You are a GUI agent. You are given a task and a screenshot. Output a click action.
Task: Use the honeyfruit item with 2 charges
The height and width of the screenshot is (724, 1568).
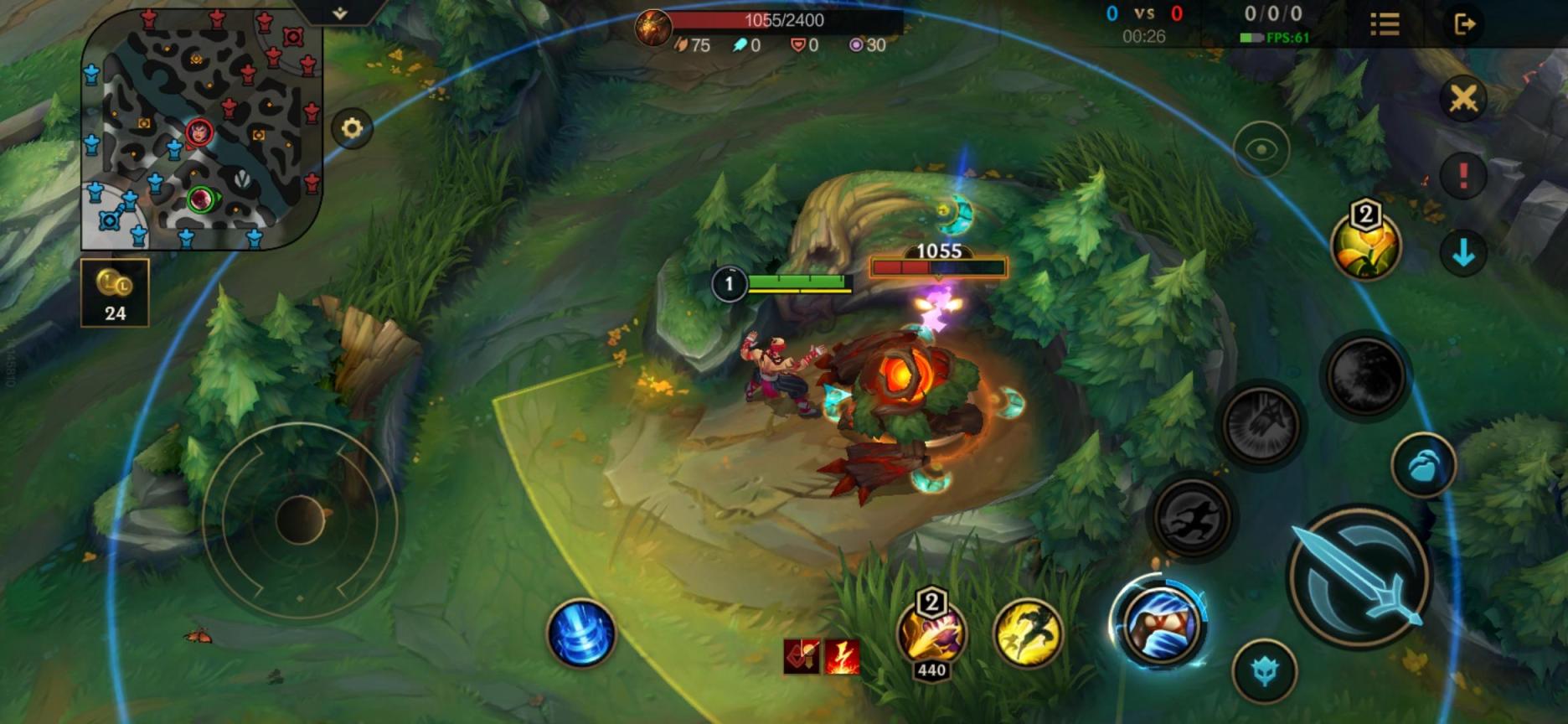1365,244
